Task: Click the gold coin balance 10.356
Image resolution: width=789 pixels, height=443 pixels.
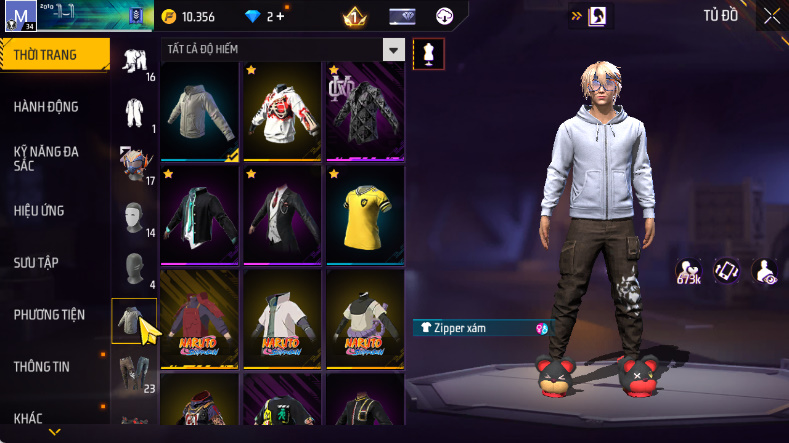Action: 188,17
